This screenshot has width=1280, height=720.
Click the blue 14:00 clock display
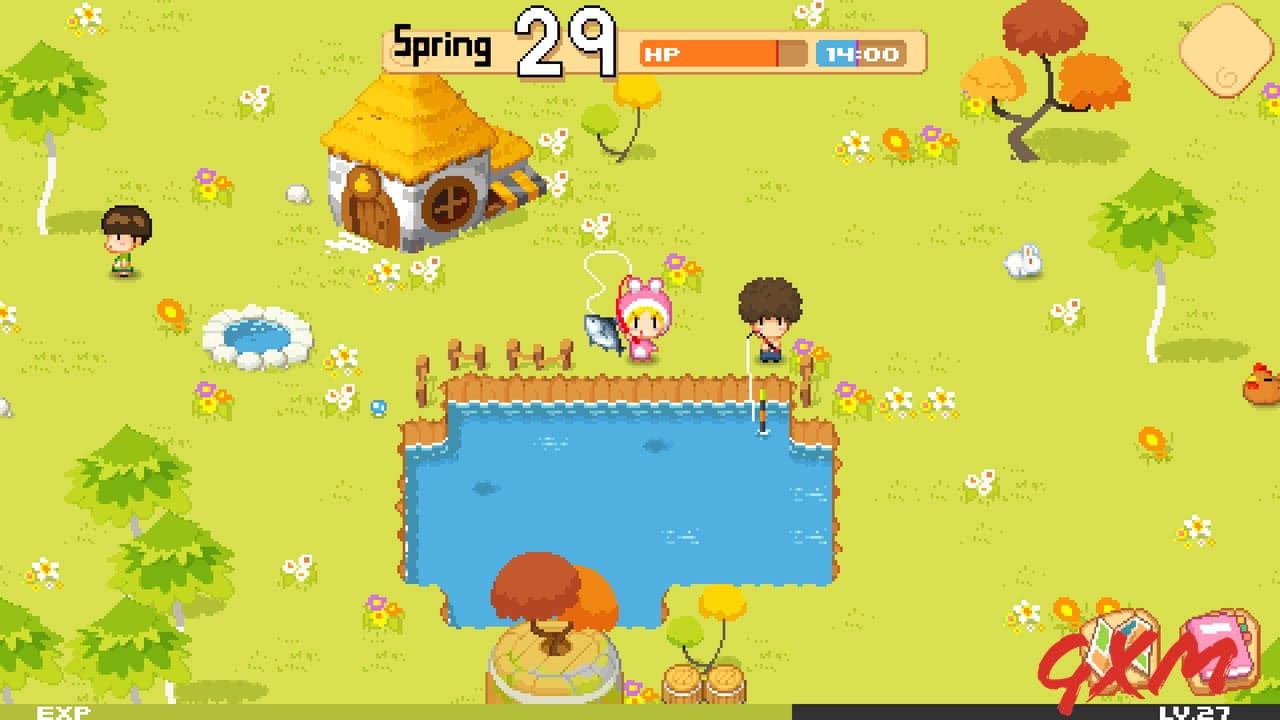[x=861, y=53]
